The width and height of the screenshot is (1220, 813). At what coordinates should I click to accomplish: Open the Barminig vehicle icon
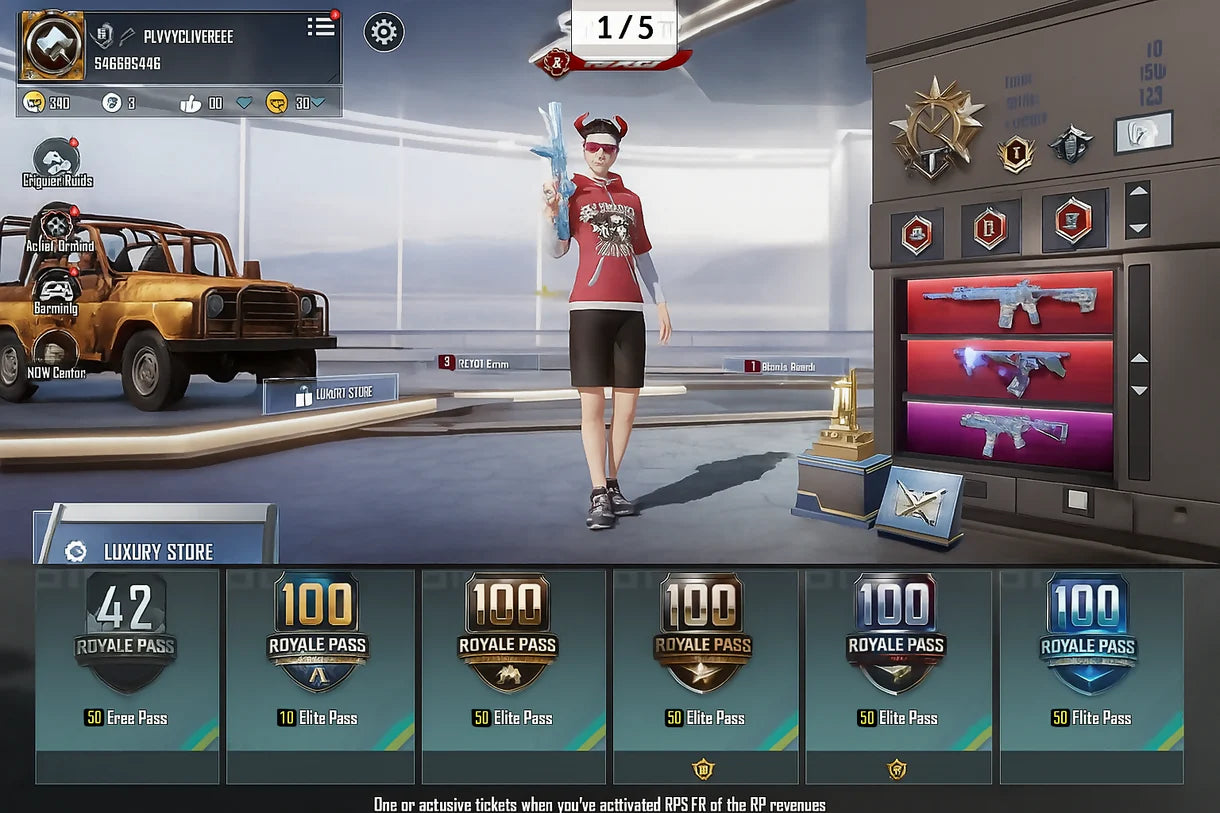point(56,290)
